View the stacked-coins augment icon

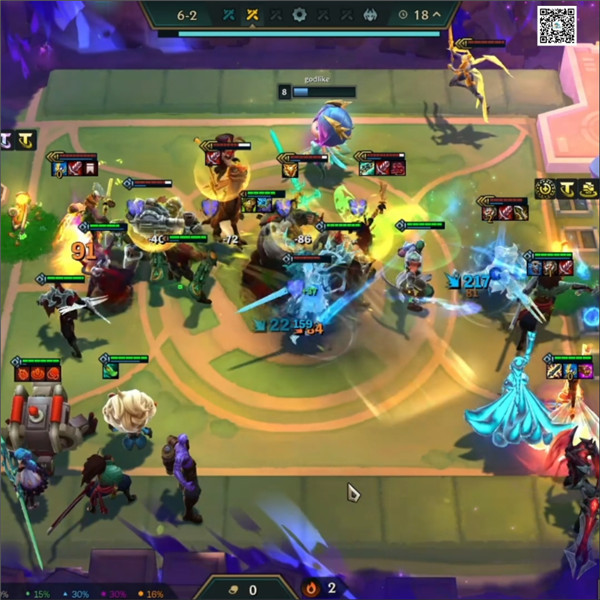[588, 188]
